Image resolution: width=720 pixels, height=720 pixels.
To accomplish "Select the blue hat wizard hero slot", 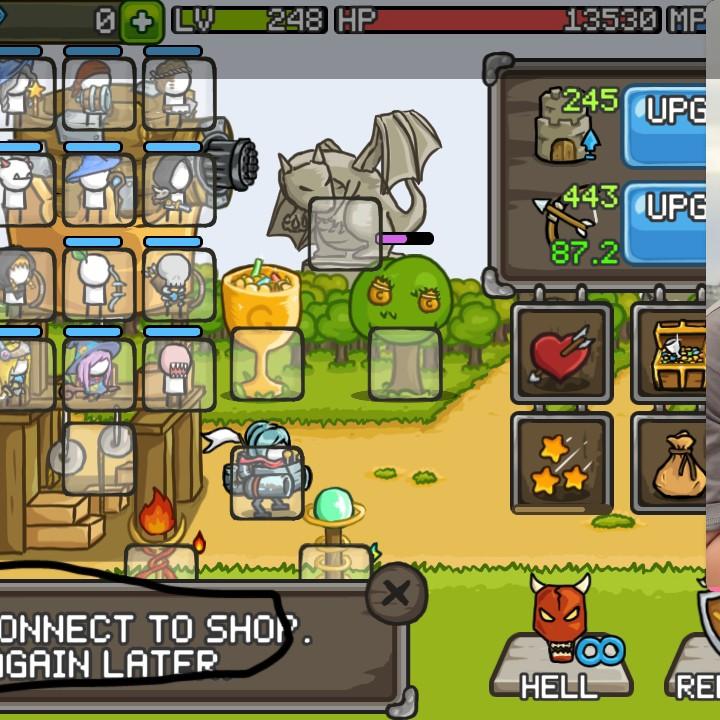I will [x=99, y=184].
